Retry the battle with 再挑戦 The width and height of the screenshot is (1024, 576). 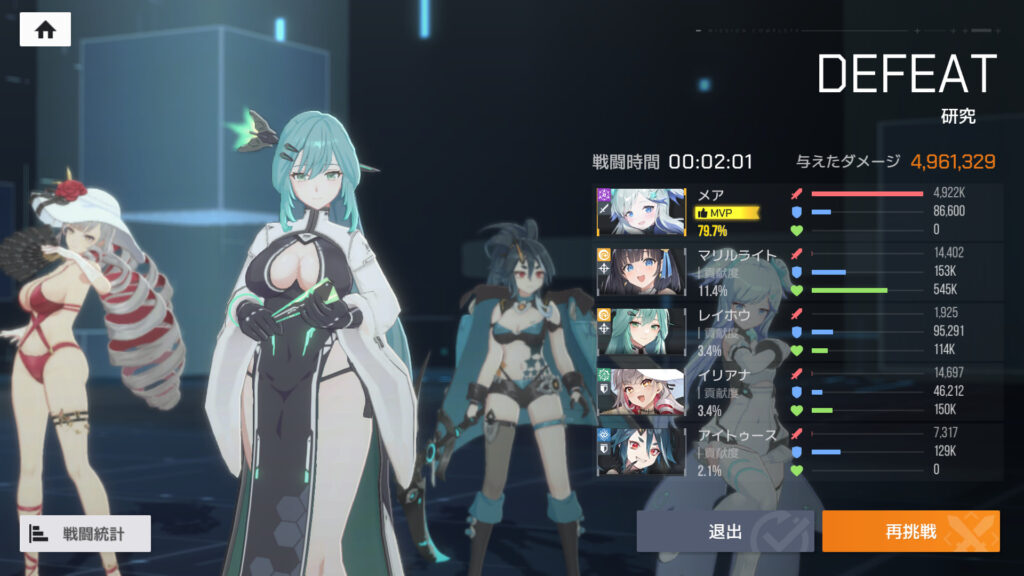pyautogui.click(x=910, y=532)
